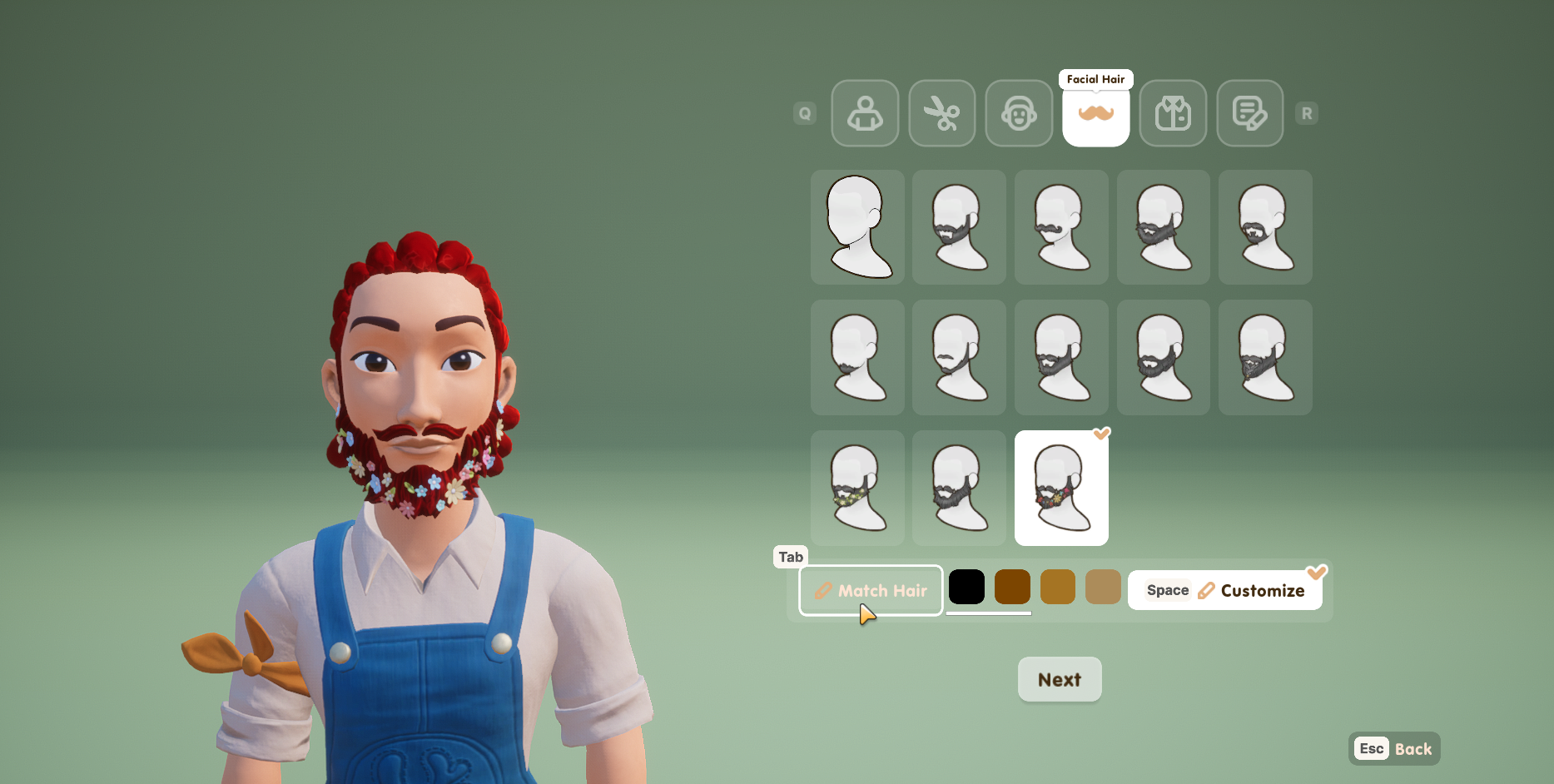Open the body type tab

865,113
